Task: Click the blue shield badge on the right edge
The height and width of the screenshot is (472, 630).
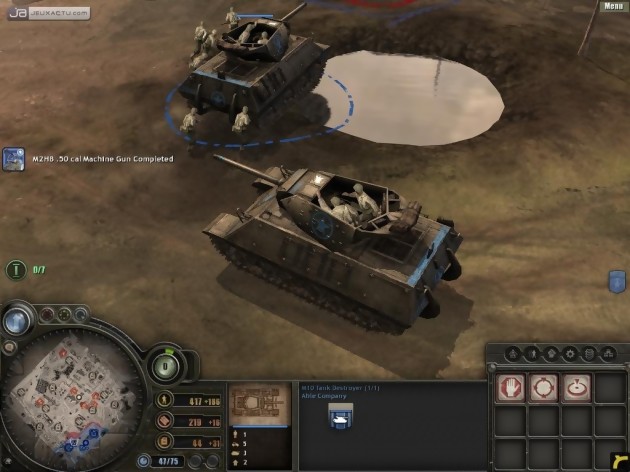Action: click(616, 282)
